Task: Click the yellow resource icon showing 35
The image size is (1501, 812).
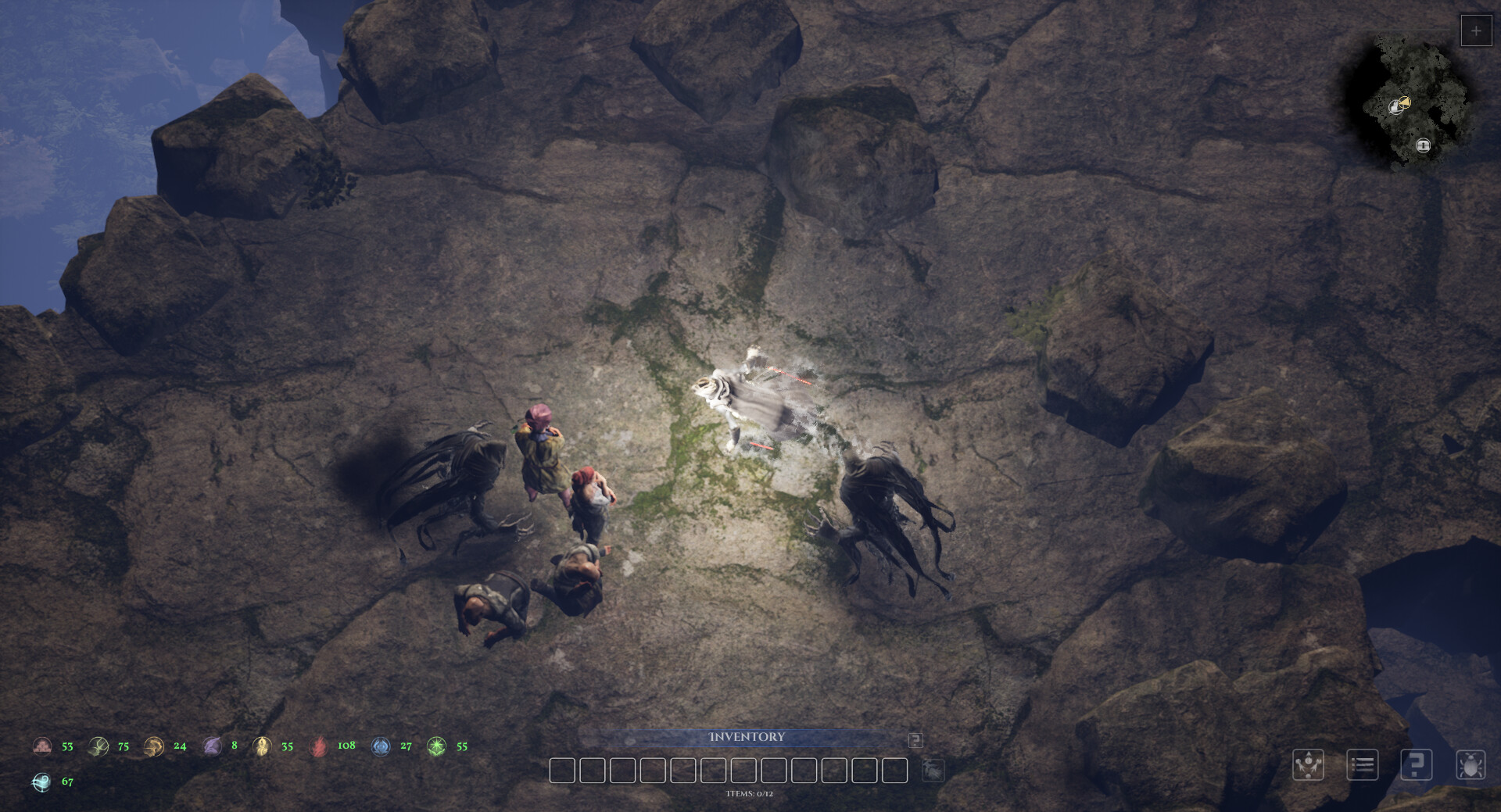Action: (x=263, y=746)
